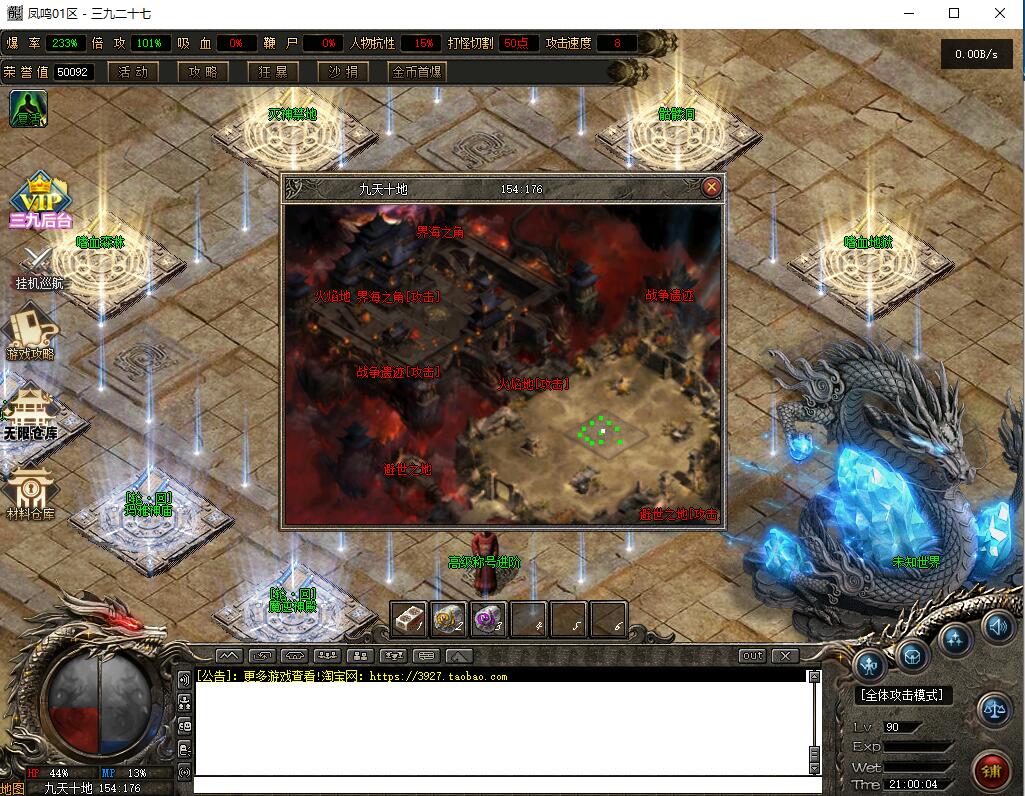This screenshot has width=1025, height=796.
Task: Use the purple orb item in hotbar slot 3
Action: pyautogui.click(x=488, y=619)
